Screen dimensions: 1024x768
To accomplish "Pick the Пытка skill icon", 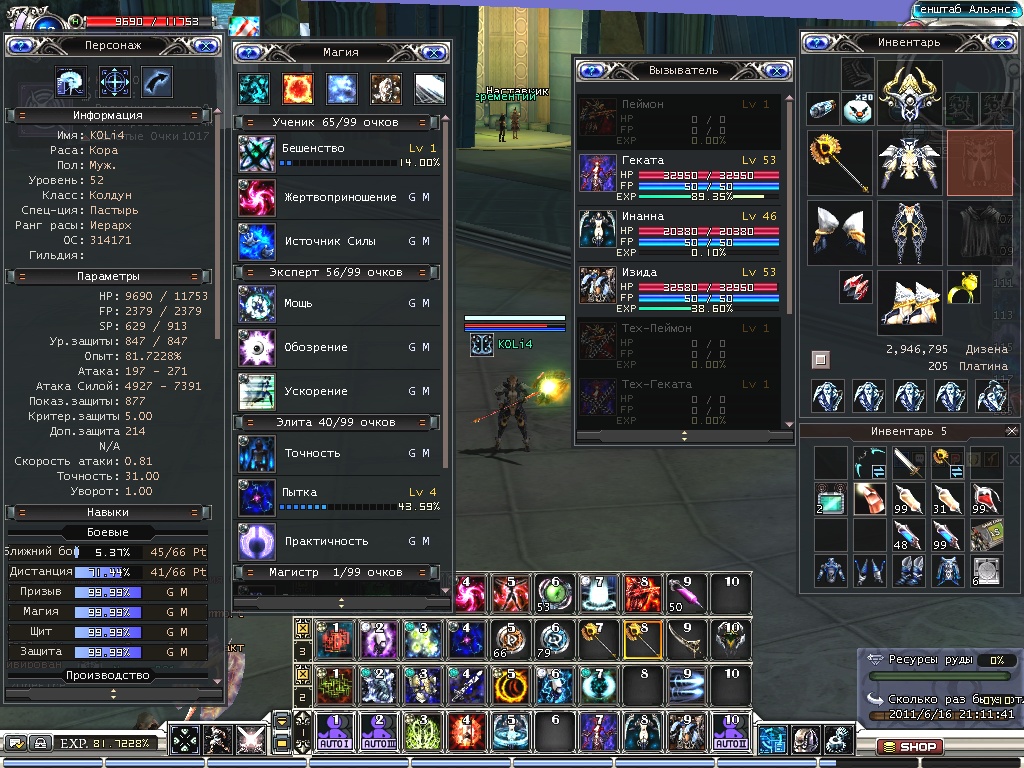I will click(x=257, y=498).
